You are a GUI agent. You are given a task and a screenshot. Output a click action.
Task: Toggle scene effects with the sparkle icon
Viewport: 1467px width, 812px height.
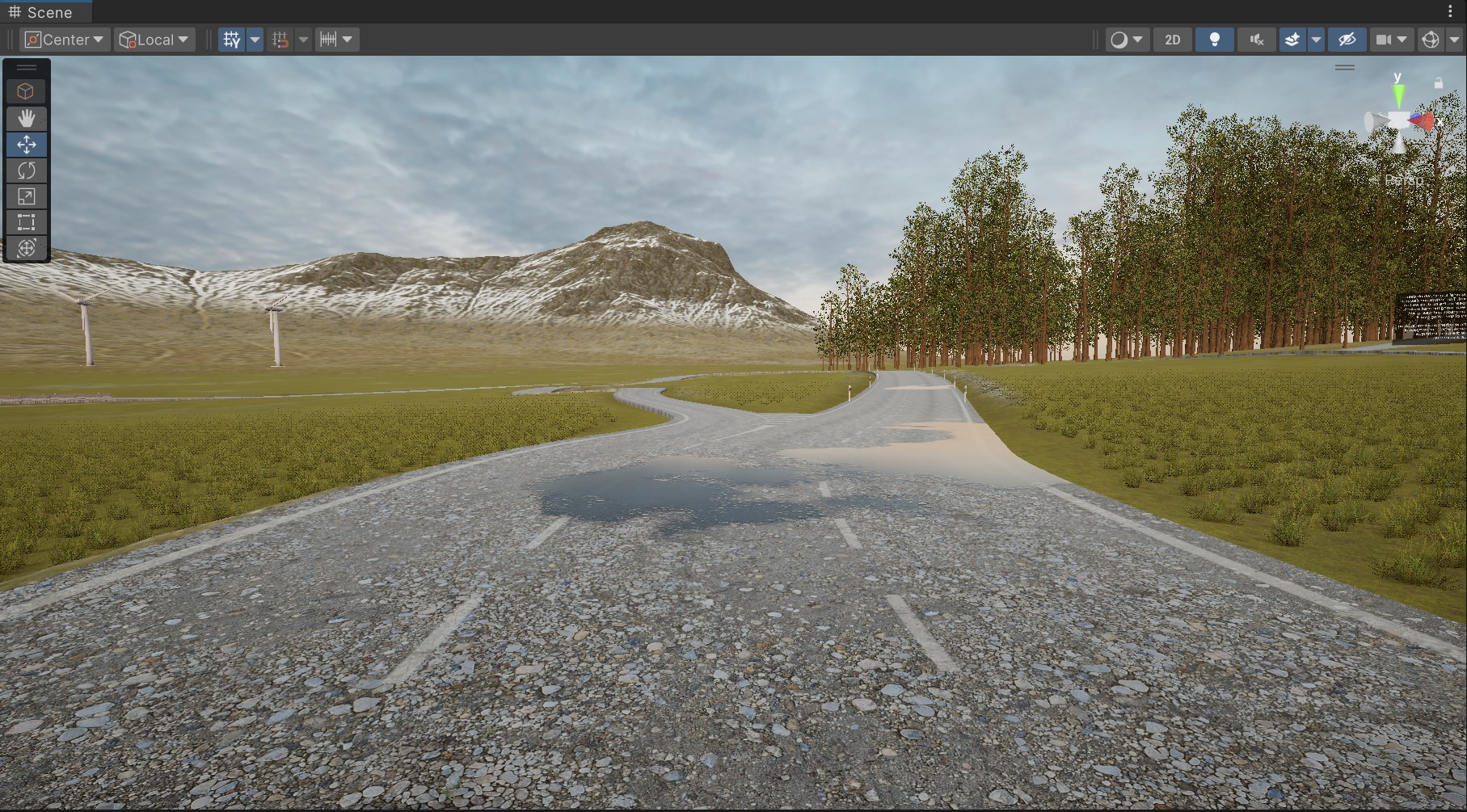(x=1292, y=39)
